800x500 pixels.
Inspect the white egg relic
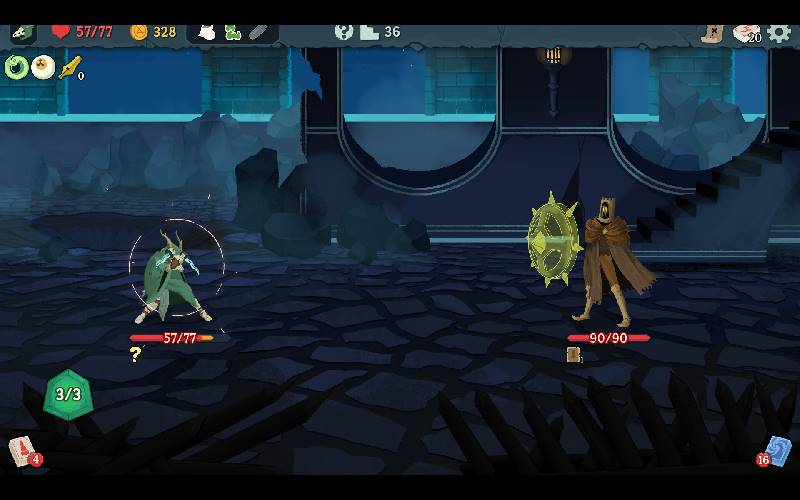(43, 67)
